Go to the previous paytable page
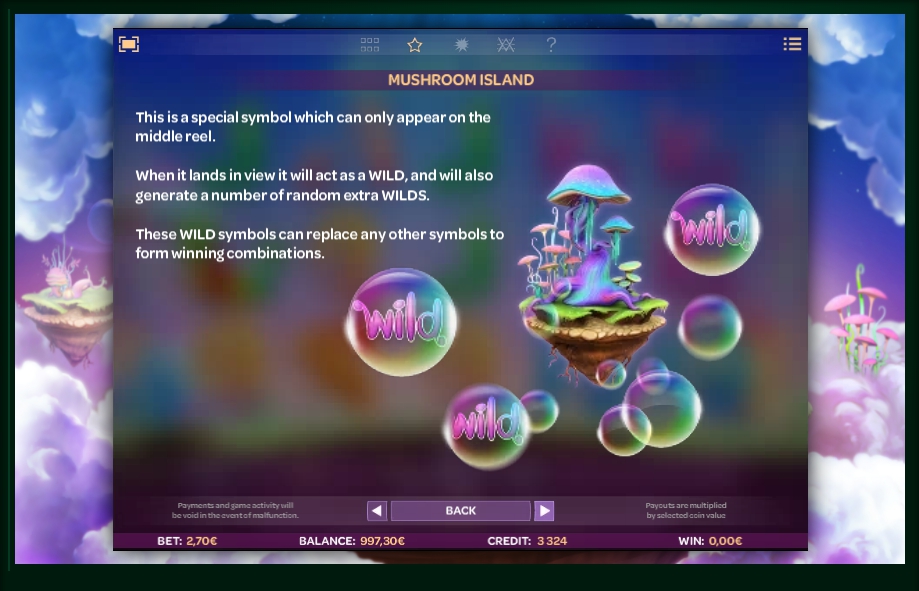The image size is (919, 591). [377, 511]
